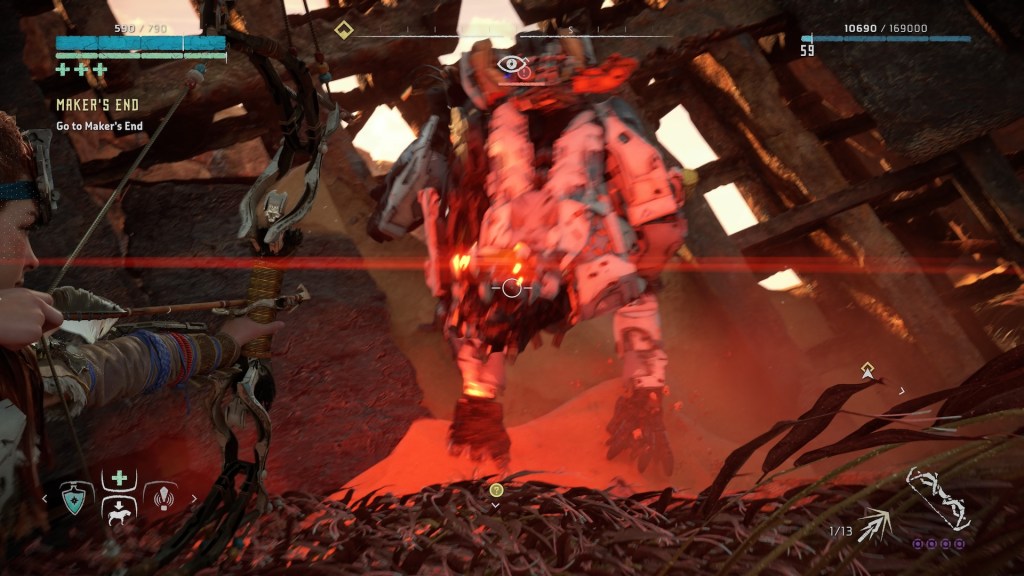The image size is (1024, 576).
Task: Cycle tools with the left arrow
Action: (x=44, y=497)
